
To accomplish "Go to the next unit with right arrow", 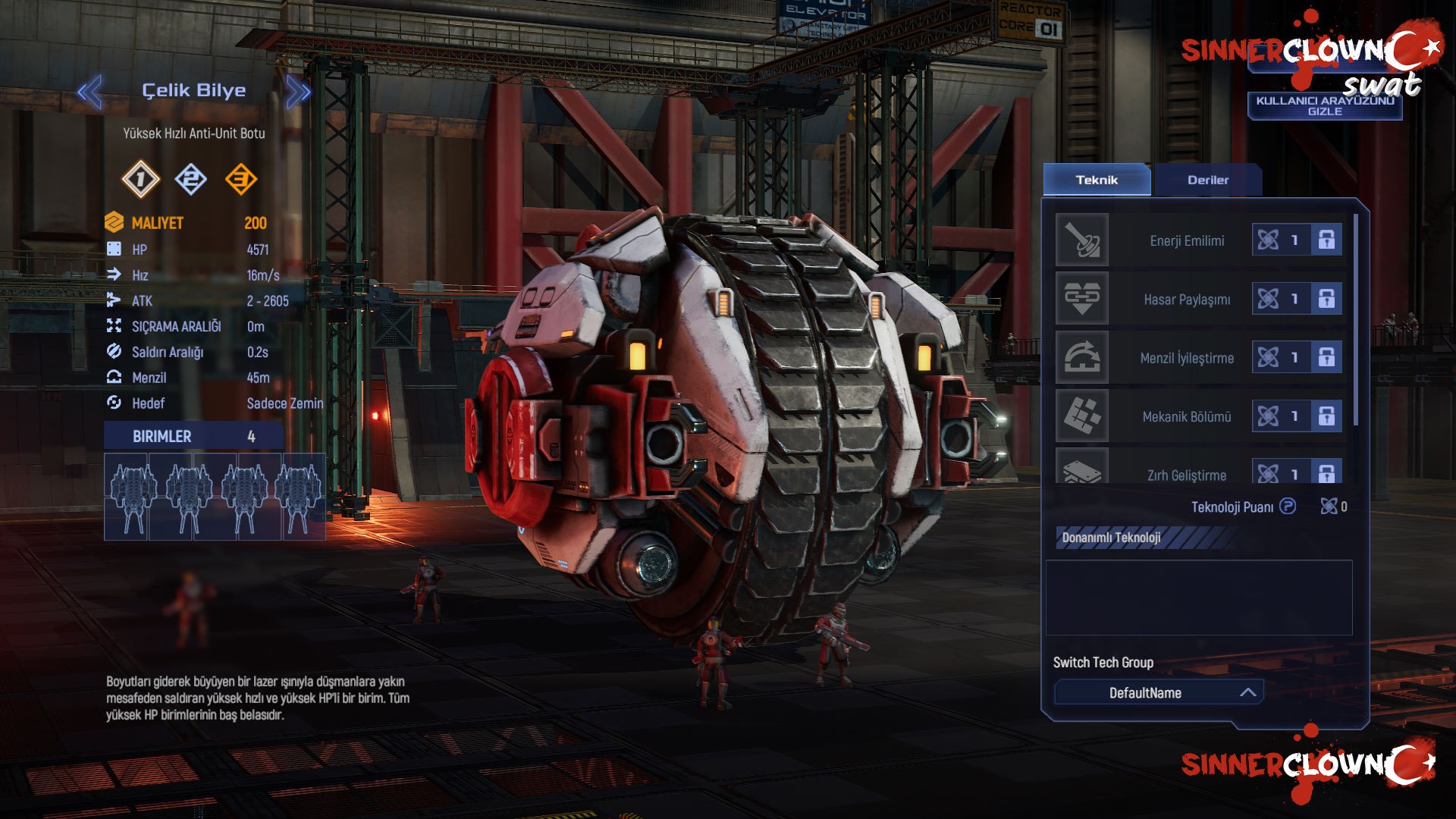I will click(x=298, y=93).
